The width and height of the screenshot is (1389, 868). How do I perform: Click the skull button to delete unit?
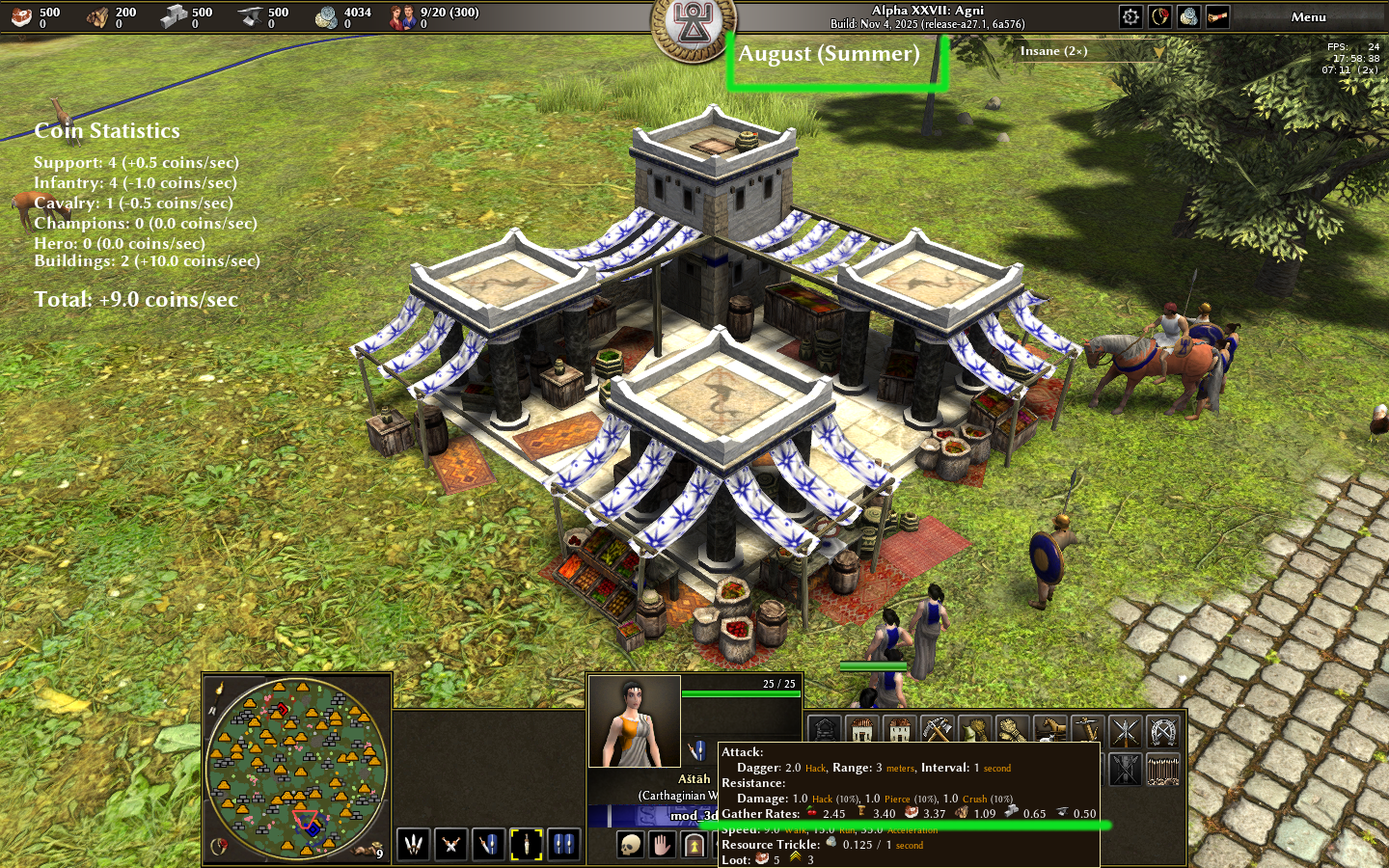630,846
